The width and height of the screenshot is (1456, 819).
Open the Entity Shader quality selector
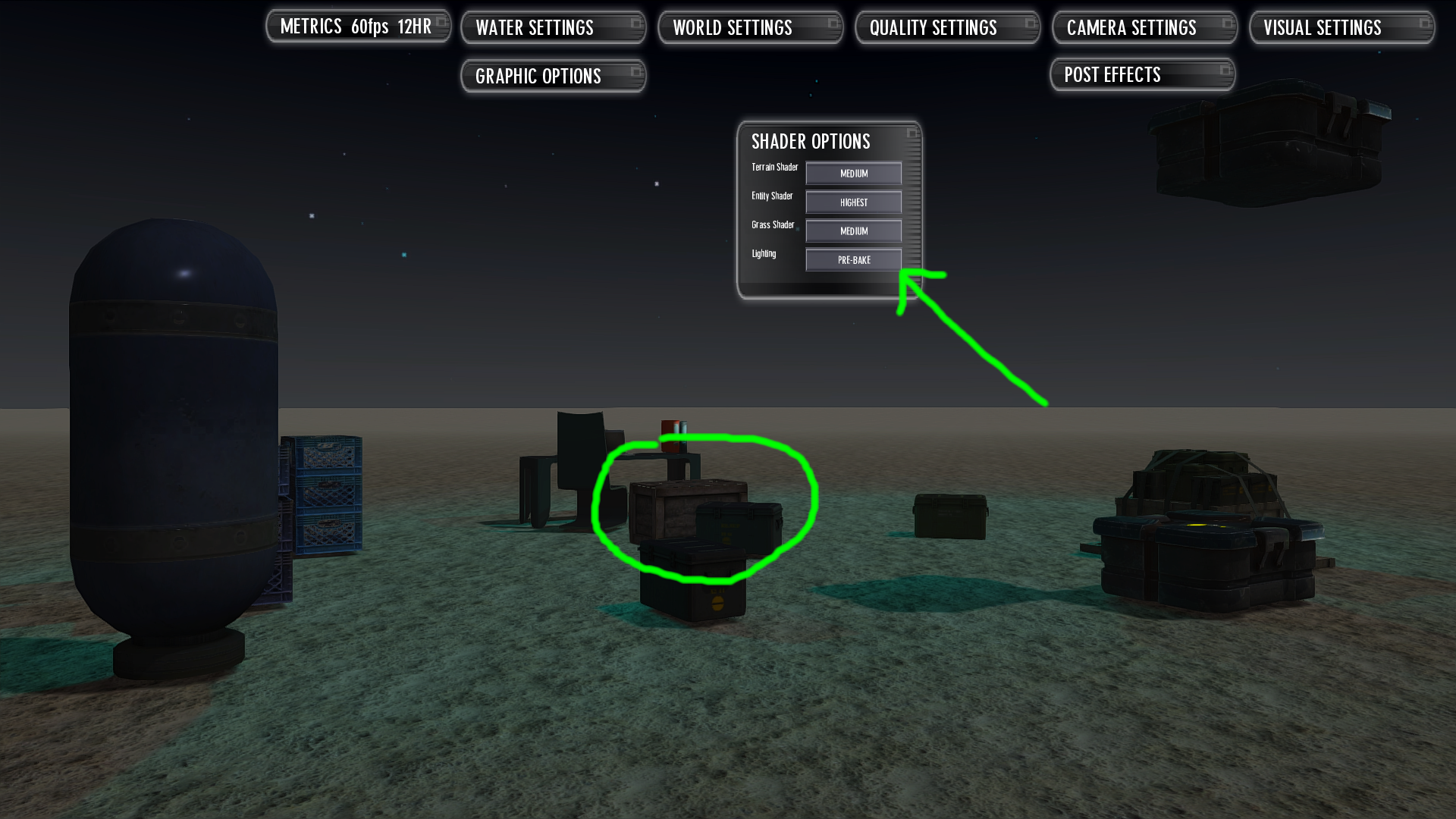pyautogui.click(x=852, y=202)
